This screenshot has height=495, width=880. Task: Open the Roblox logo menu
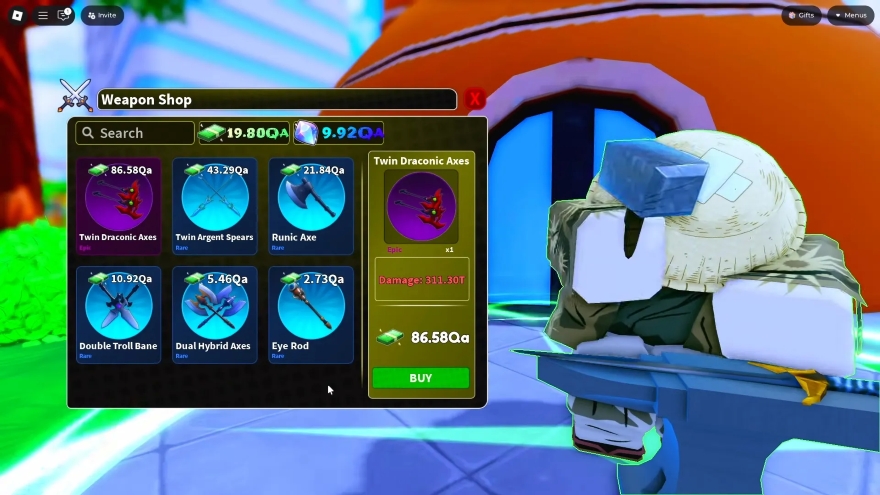click(x=17, y=16)
